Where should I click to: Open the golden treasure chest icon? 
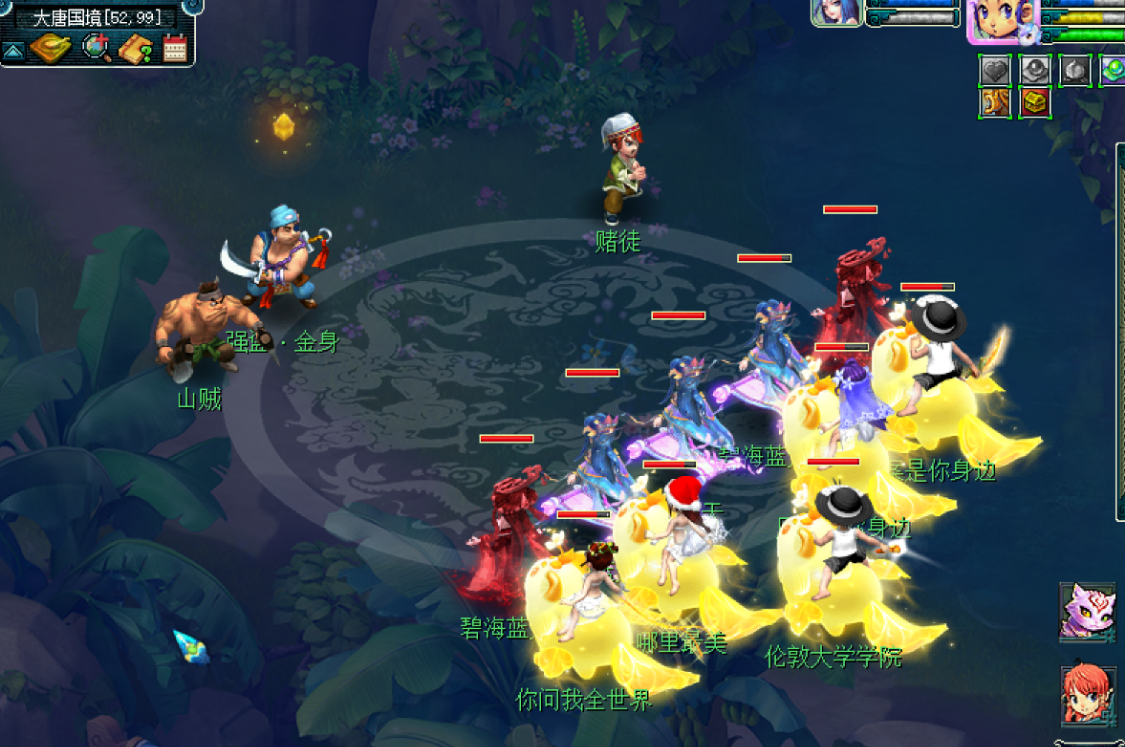pyautogui.click(x=1035, y=103)
